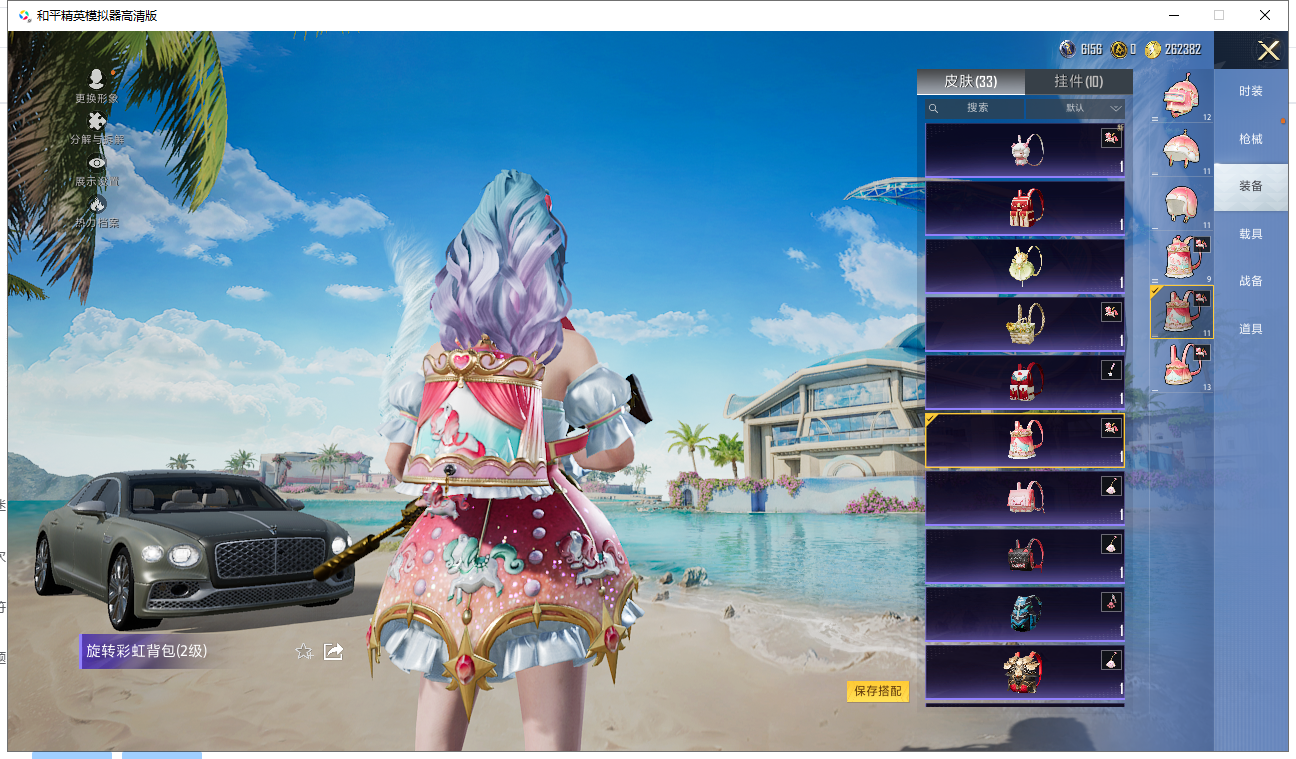Choose the 载具 category

pyautogui.click(x=1250, y=234)
